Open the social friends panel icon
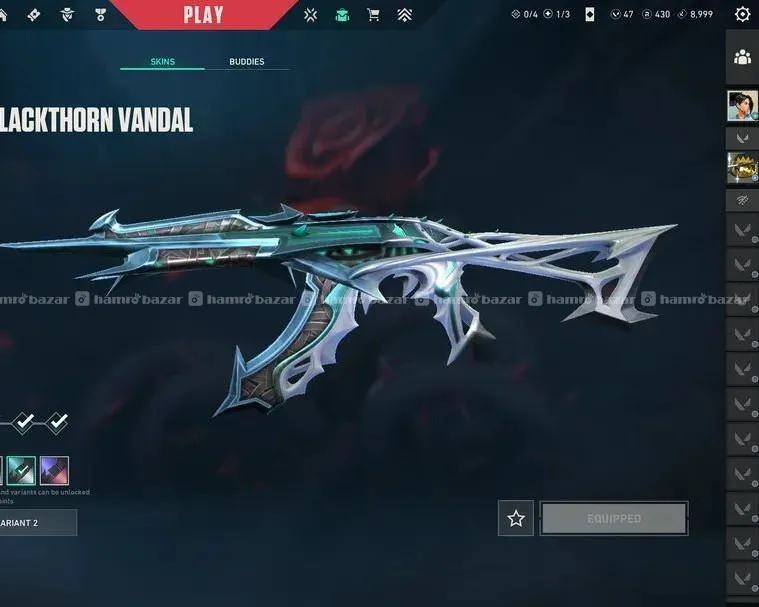This screenshot has width=759, height=607. [742, 58]
